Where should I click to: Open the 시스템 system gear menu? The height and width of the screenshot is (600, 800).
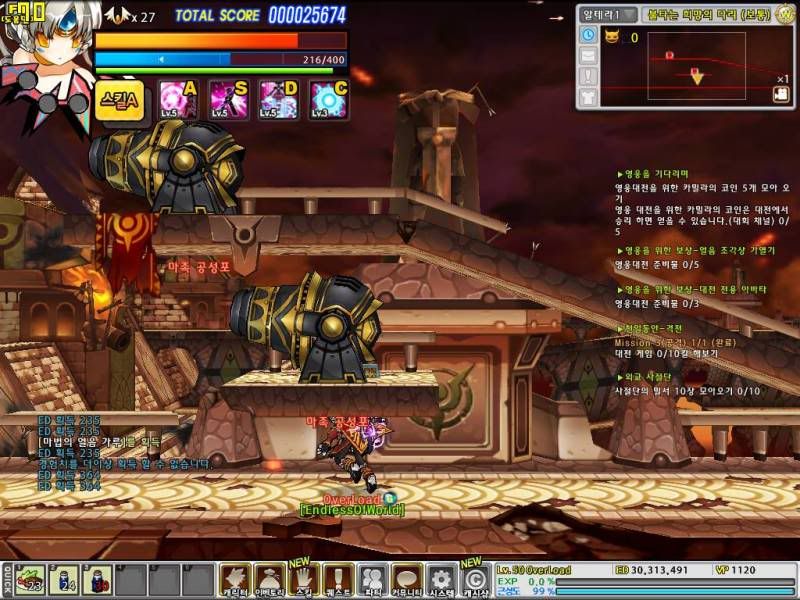click(x=441, y=580)
